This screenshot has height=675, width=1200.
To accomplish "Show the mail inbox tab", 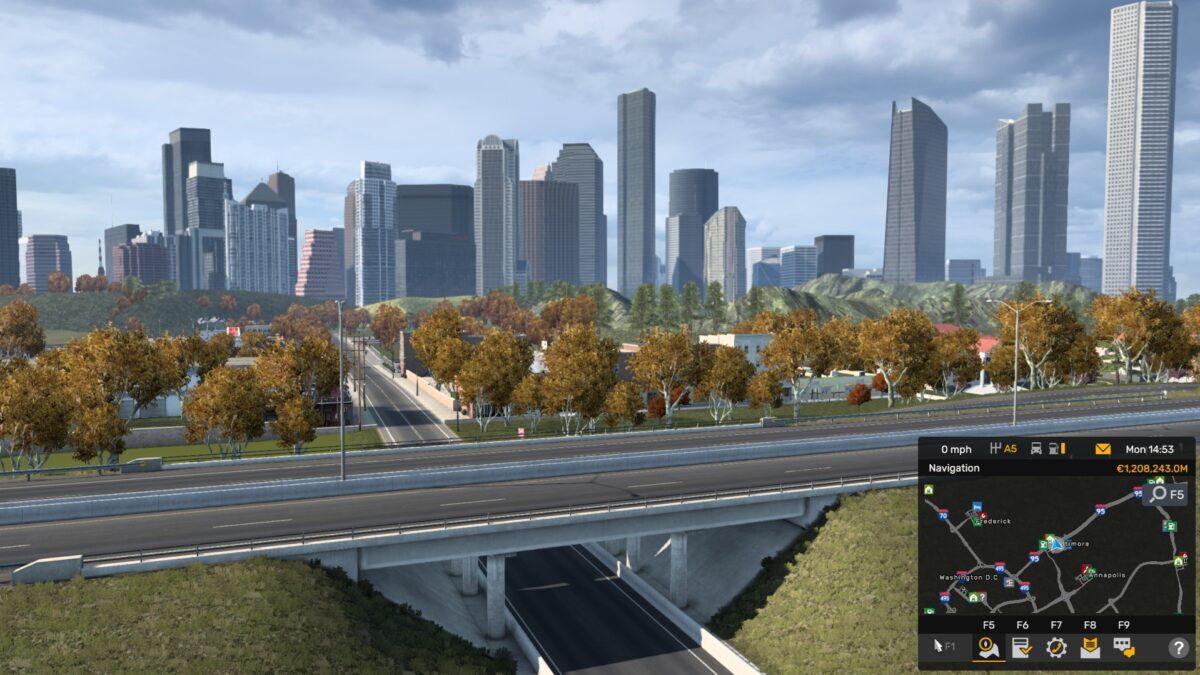I will click(x=1090, y=647).
